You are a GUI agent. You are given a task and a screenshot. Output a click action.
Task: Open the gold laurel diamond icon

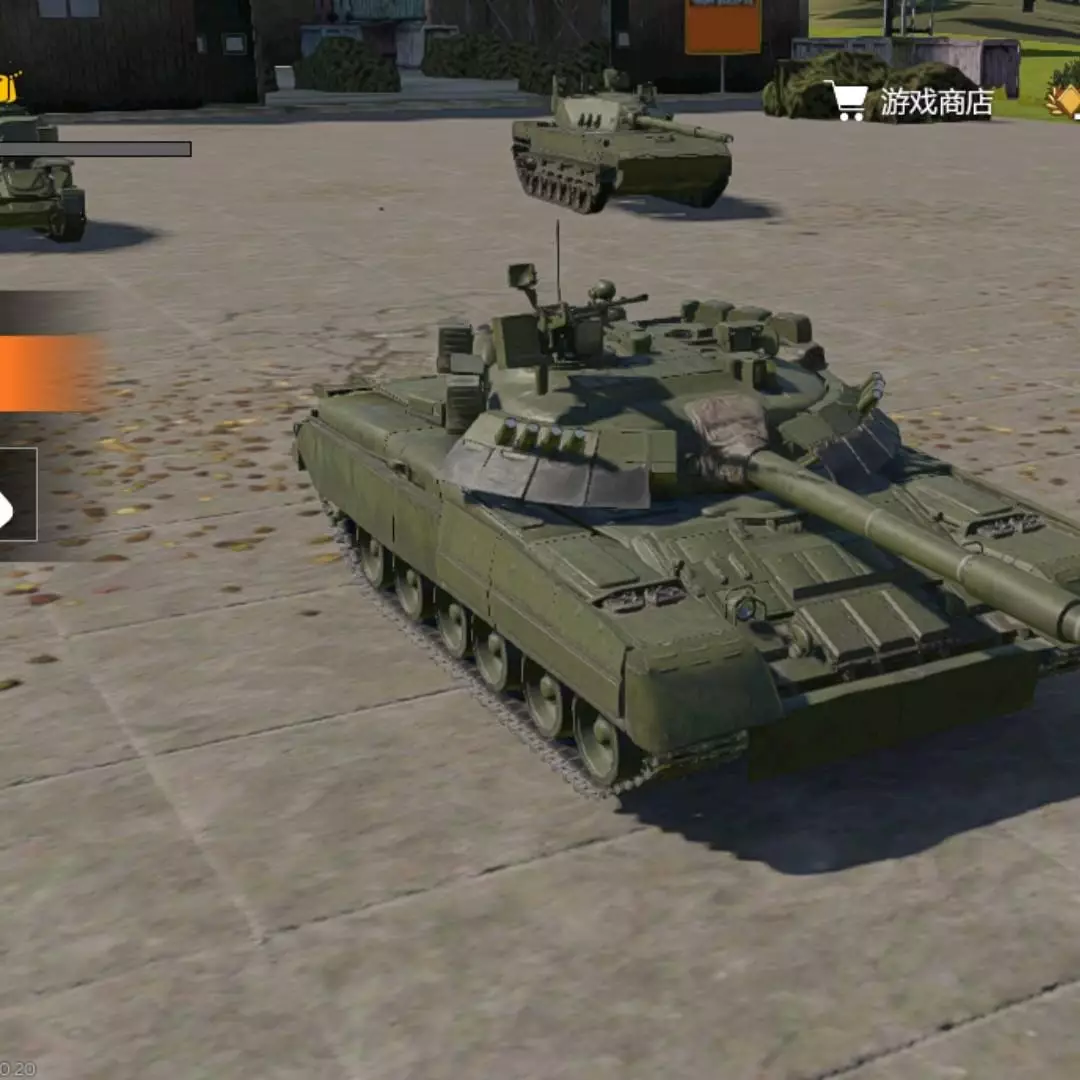(1064, 100)
